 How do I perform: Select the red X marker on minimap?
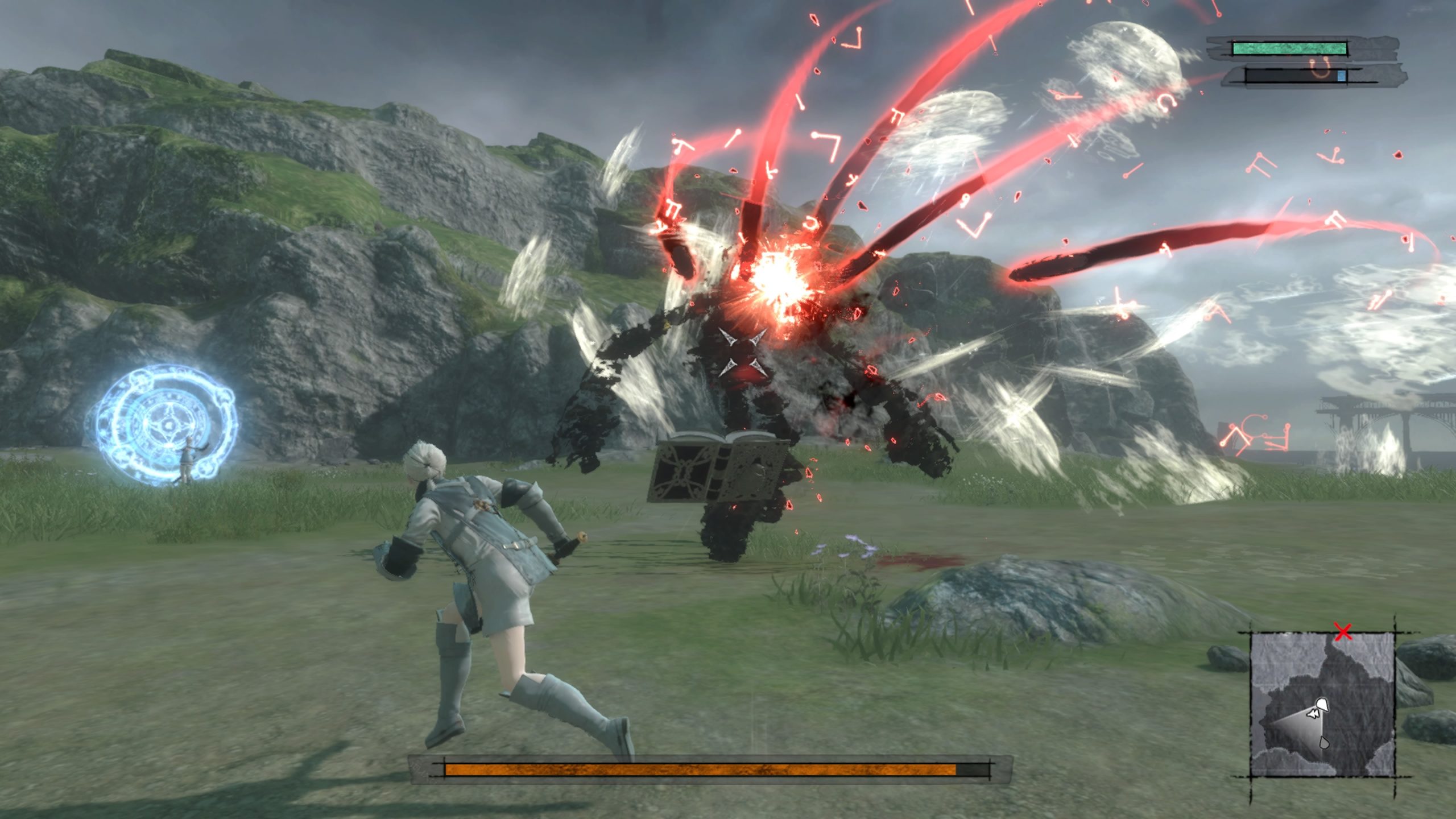[1343, 632]
